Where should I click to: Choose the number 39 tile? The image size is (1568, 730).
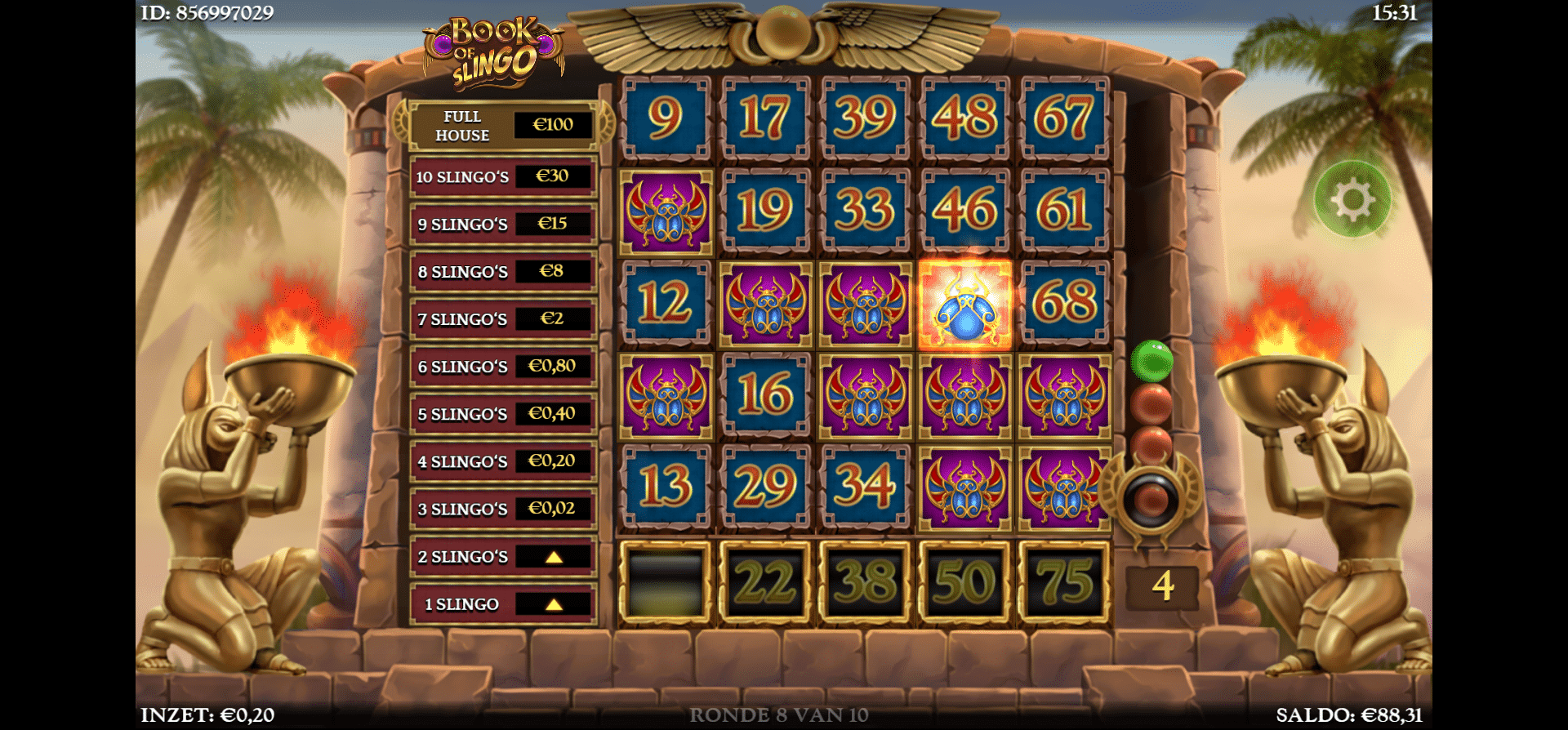pyautogui.click(x=865, y=118)
